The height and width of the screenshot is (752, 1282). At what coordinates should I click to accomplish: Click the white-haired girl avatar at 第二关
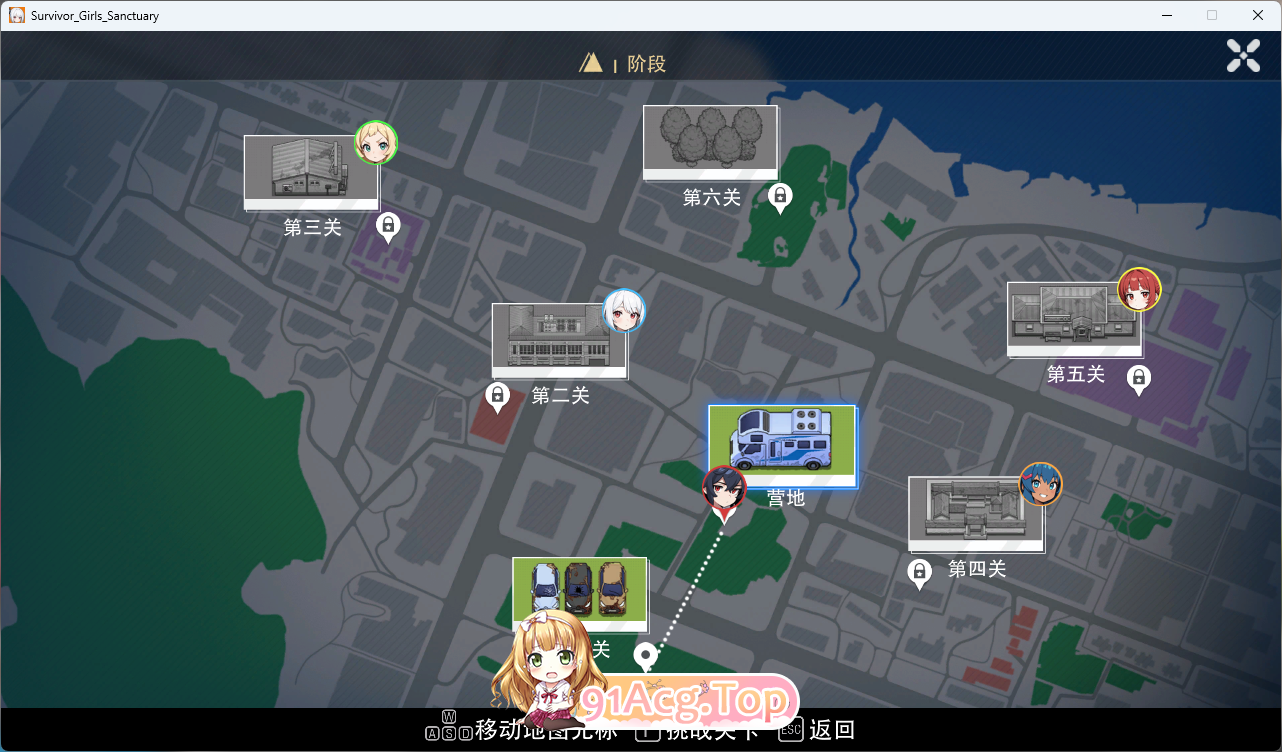coord(623,311)
